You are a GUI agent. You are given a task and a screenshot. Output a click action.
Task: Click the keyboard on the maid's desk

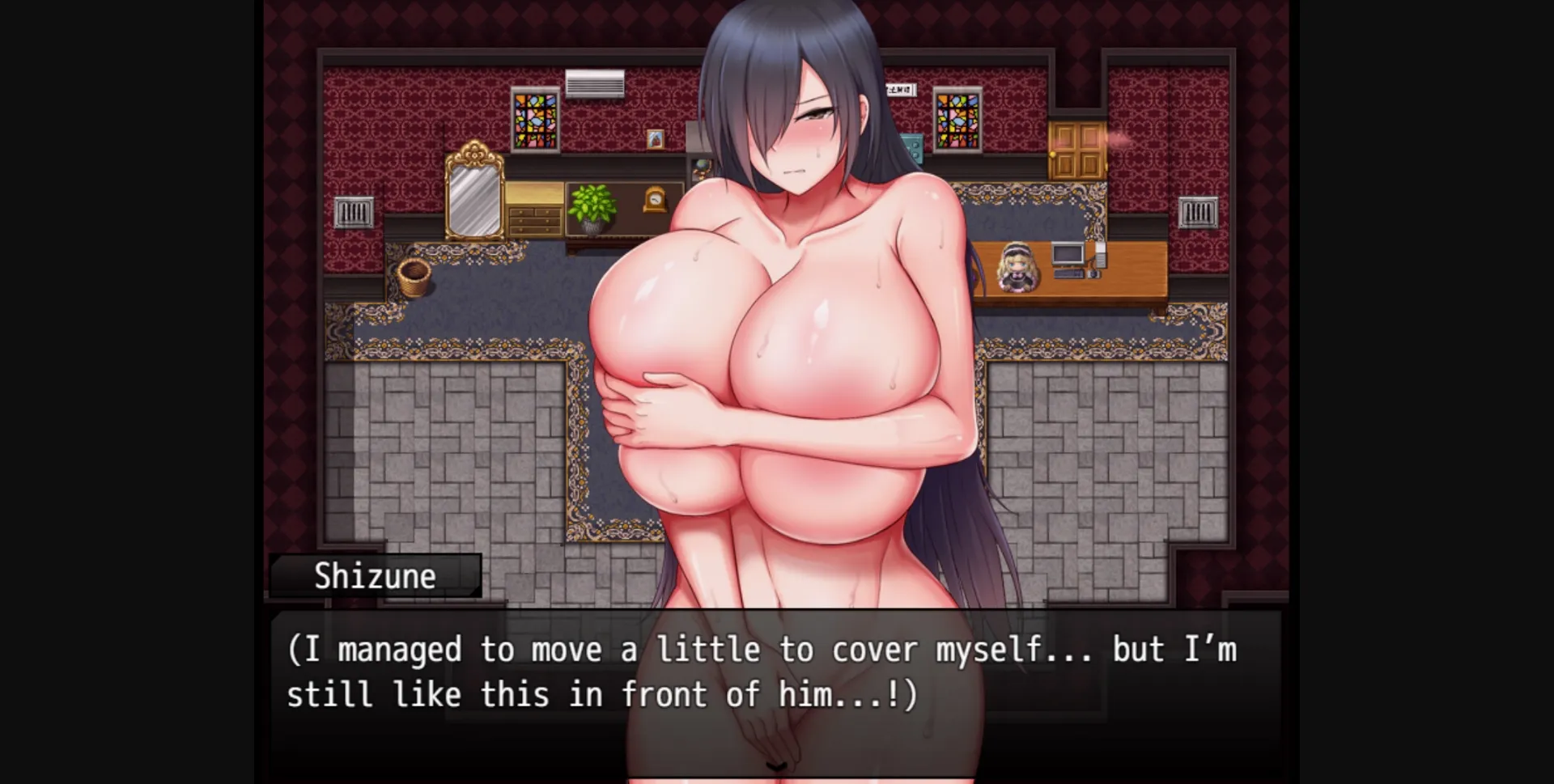(1069, 273)
